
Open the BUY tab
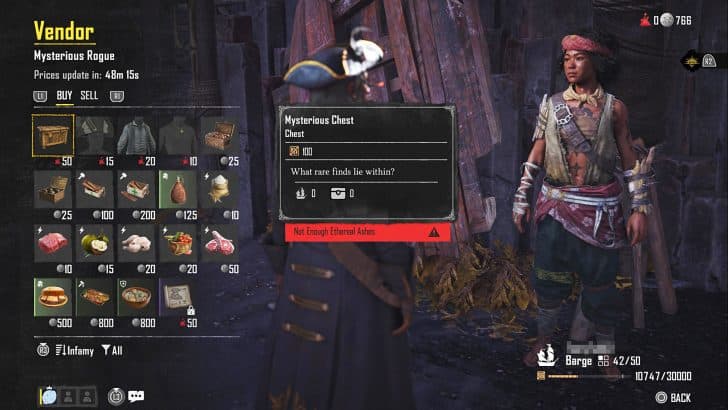pyautogui.click(x=64, y=96)
